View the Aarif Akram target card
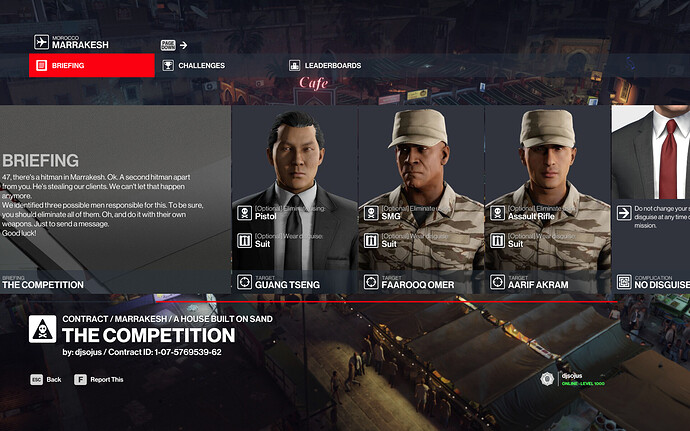The width and height of the screenshot is (690, 431). pos(547,200)
